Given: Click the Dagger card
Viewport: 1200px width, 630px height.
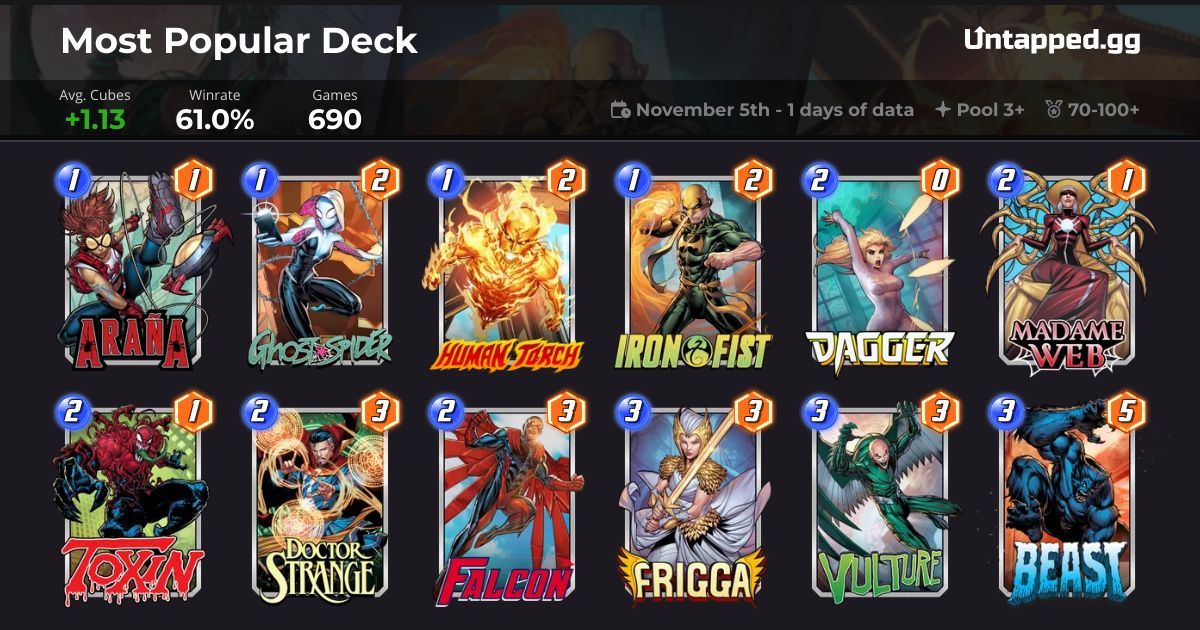Looking at the screenshot, I should [880, 270].
